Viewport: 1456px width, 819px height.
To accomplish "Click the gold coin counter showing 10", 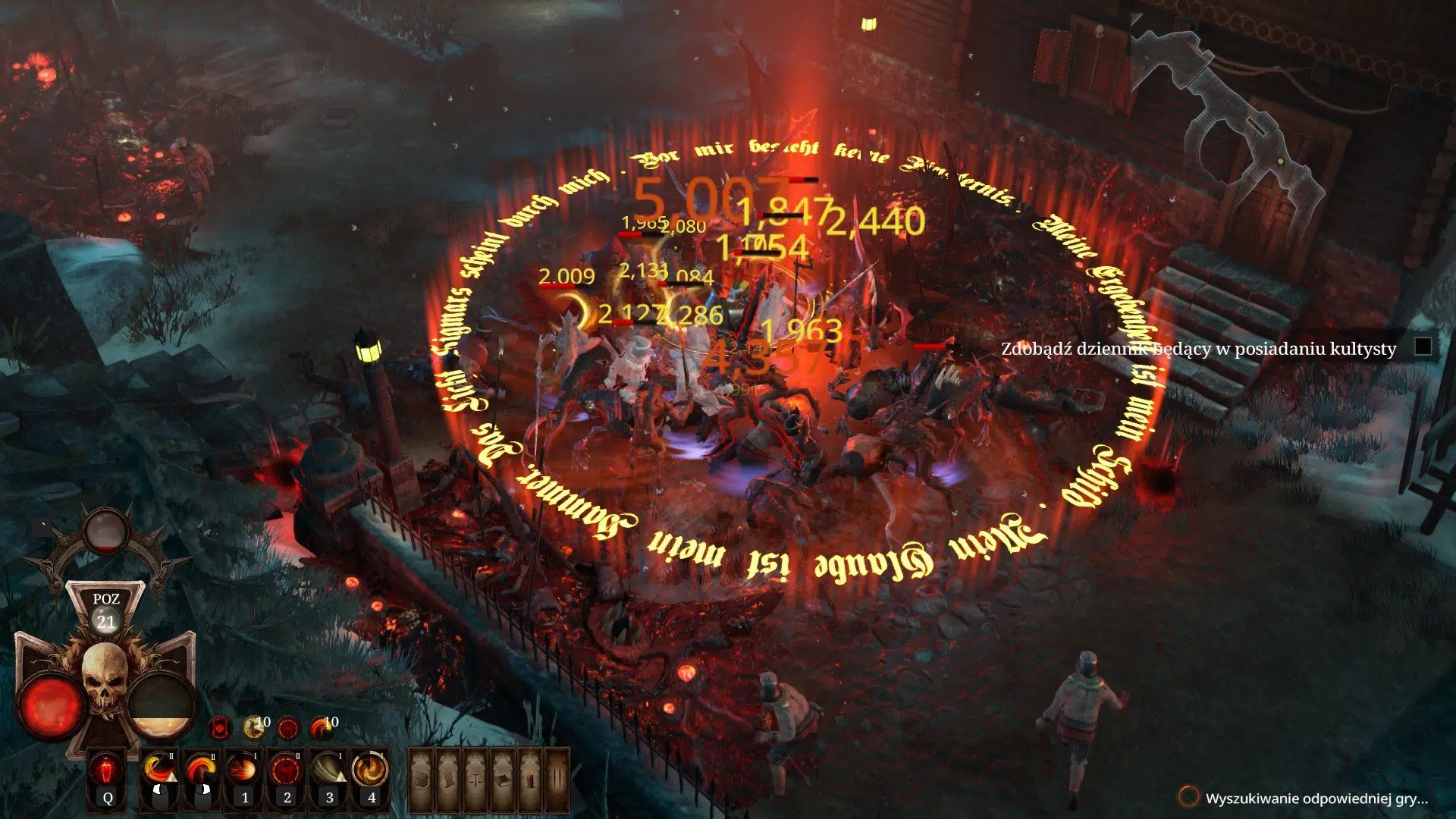I will (255, 726).
